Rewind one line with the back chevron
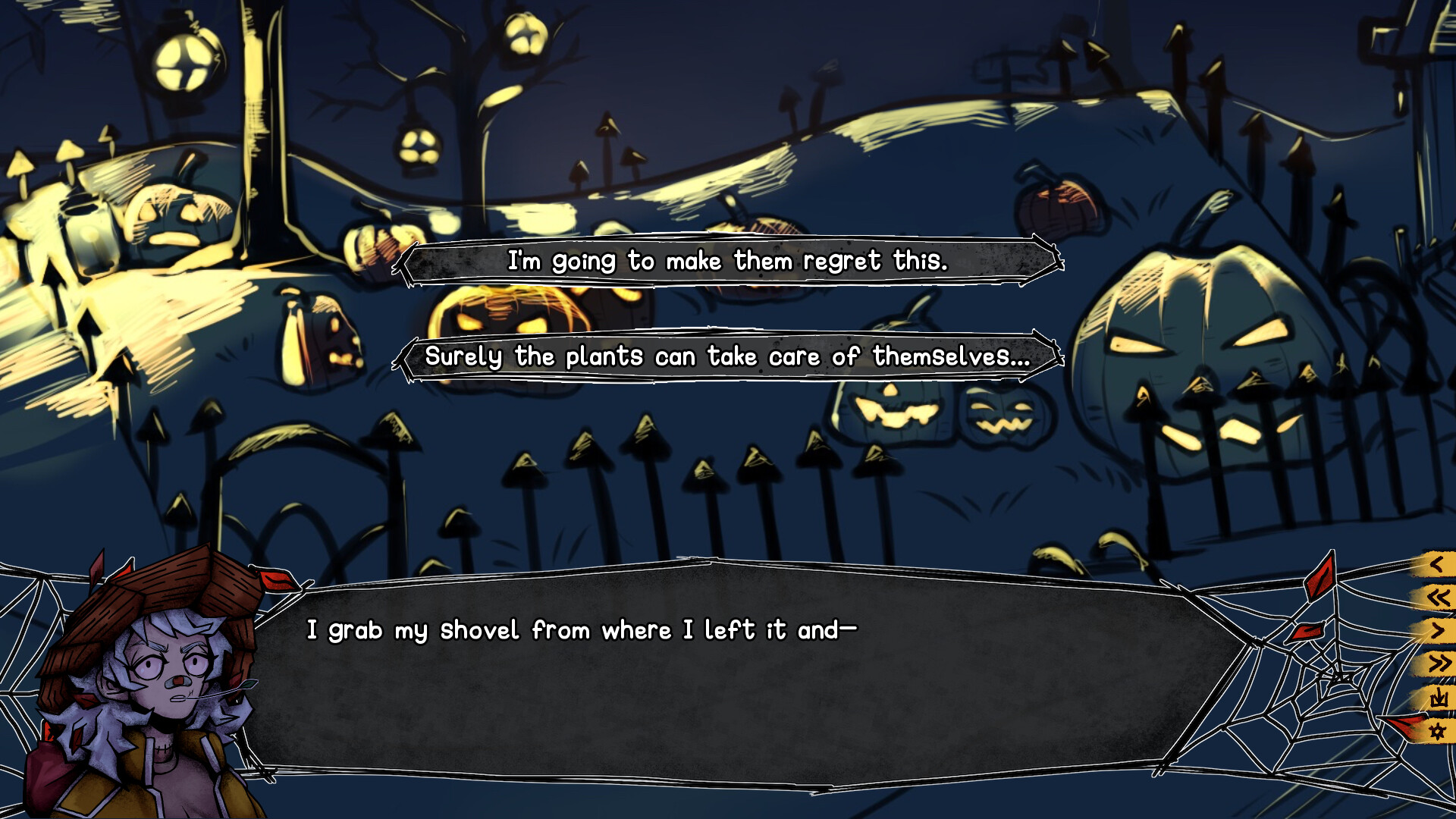 1438,563
